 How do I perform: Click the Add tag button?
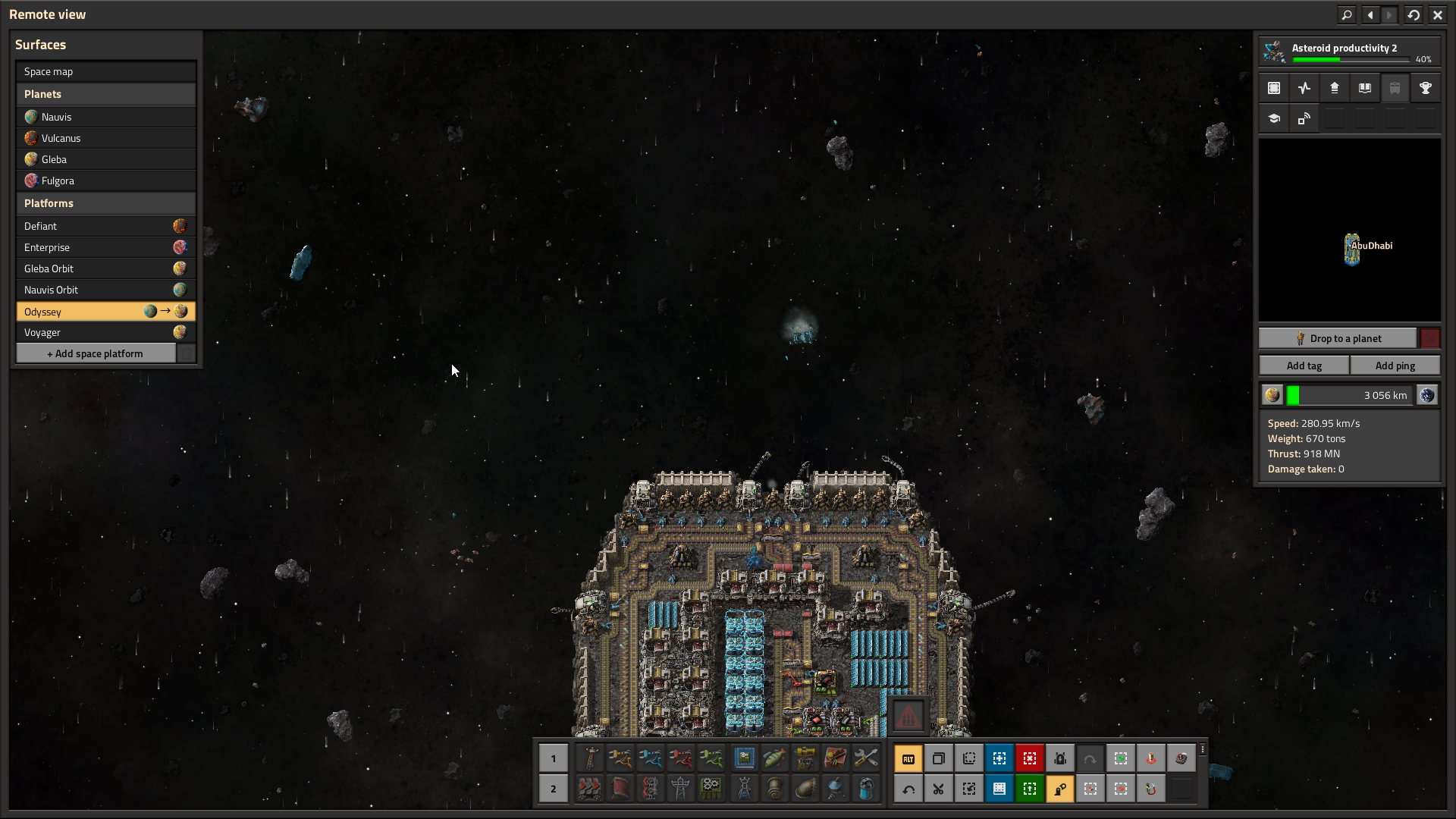(x=1304, y=366)
